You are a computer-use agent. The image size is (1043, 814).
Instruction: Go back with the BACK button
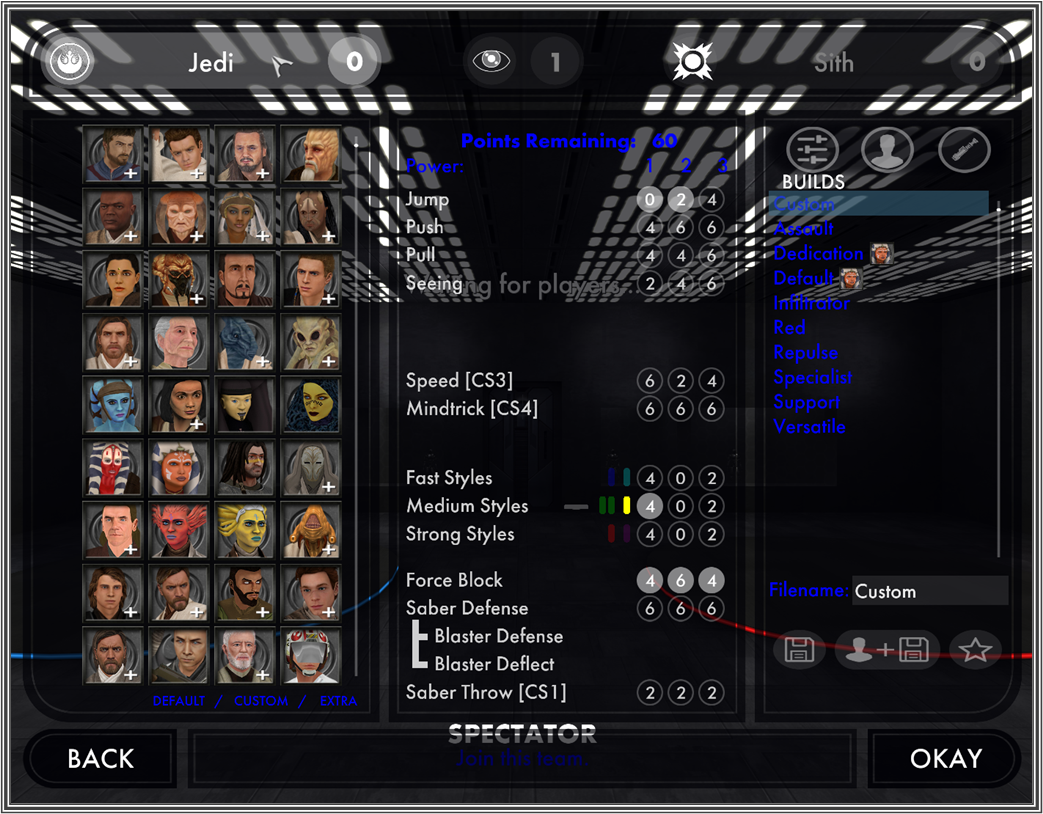(100, 759)
